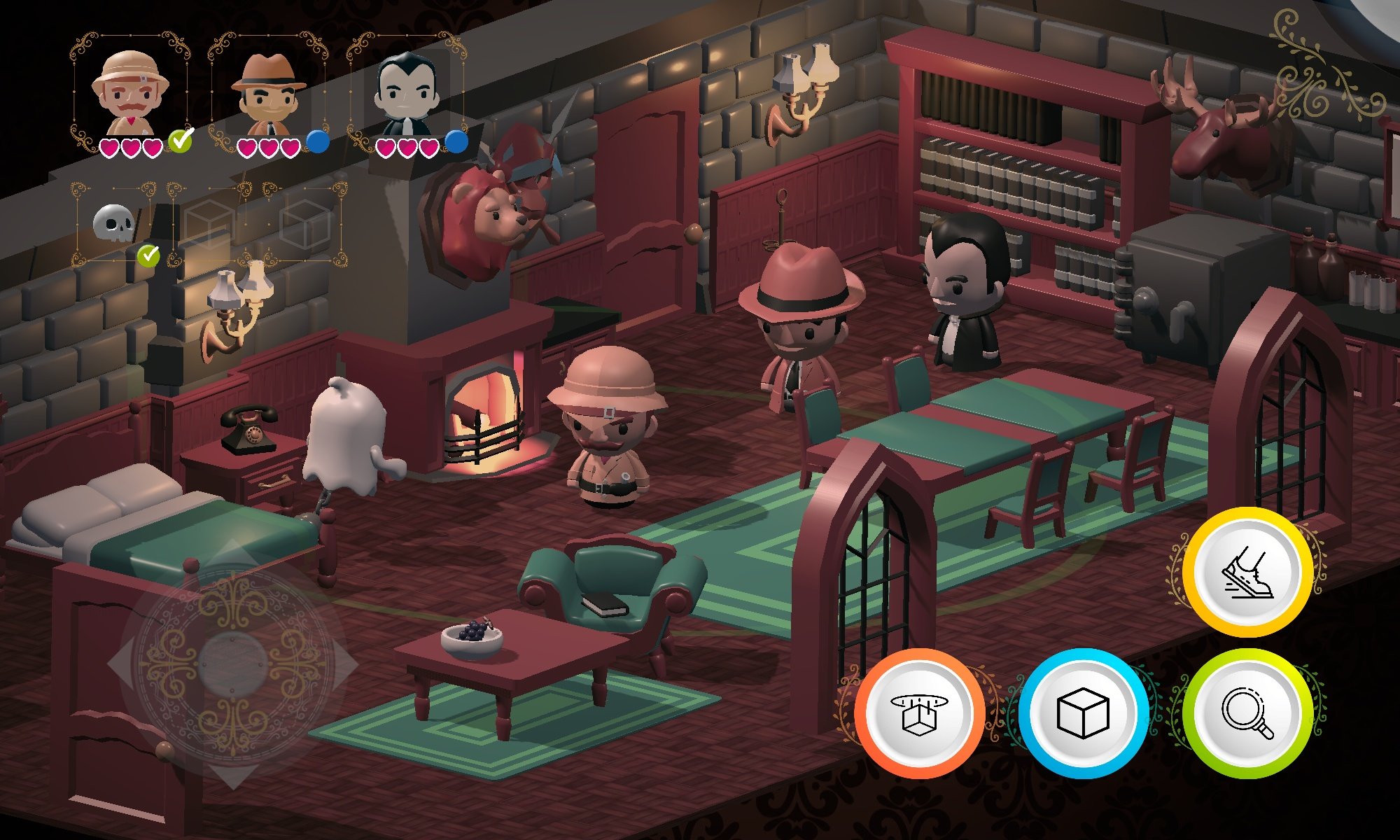The width and height of the screenshot is (1400, 840).
Task: Use the green magnifying glass search button
Action: click(1247, 713)
